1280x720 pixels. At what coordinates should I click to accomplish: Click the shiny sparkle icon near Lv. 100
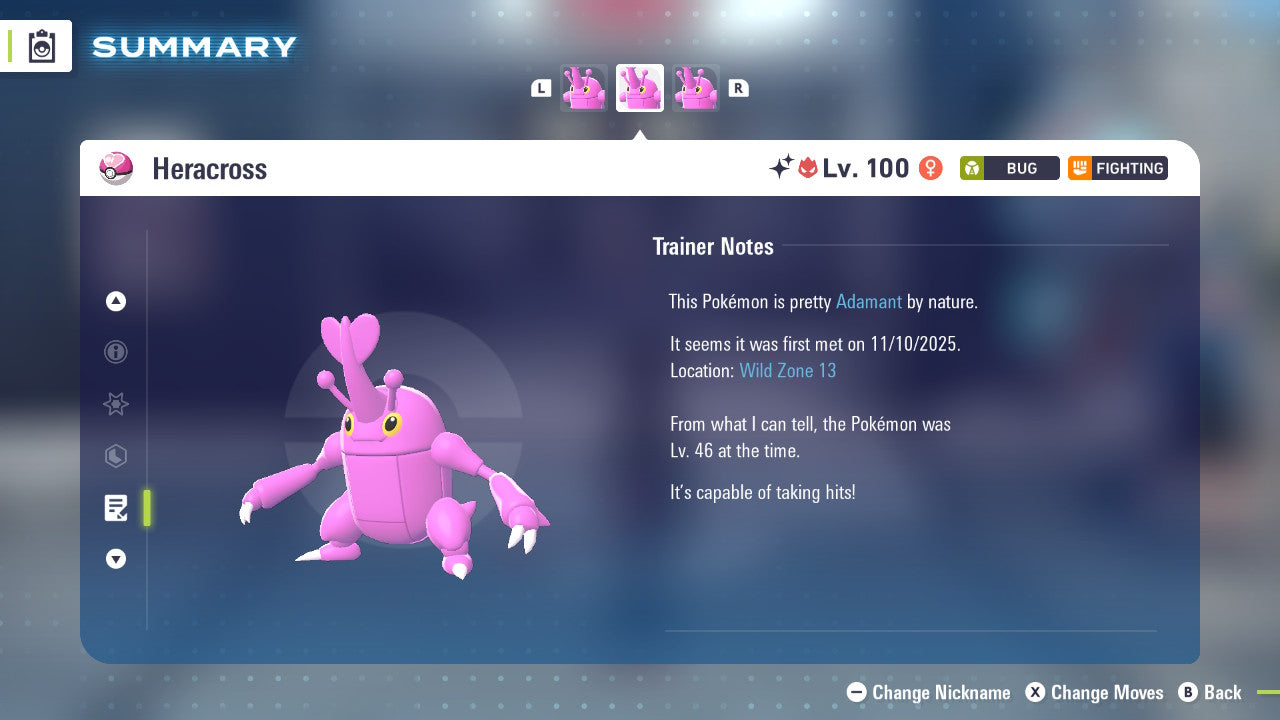[x=784, y=167]
